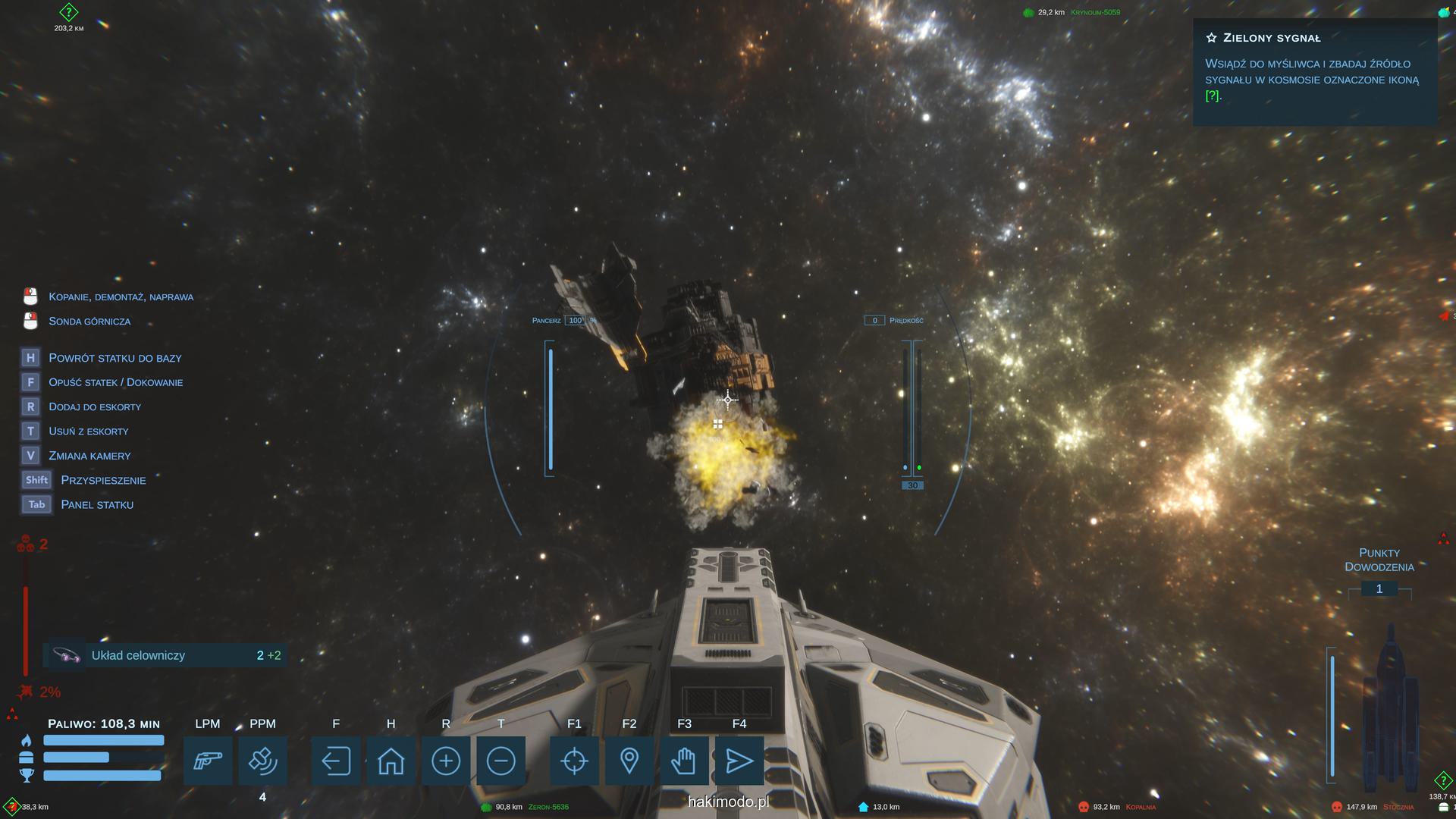Remove from escort with the minus icon
Image resolution: width=1456 pixels, height=819 pixels.
[x=501, y=761]
